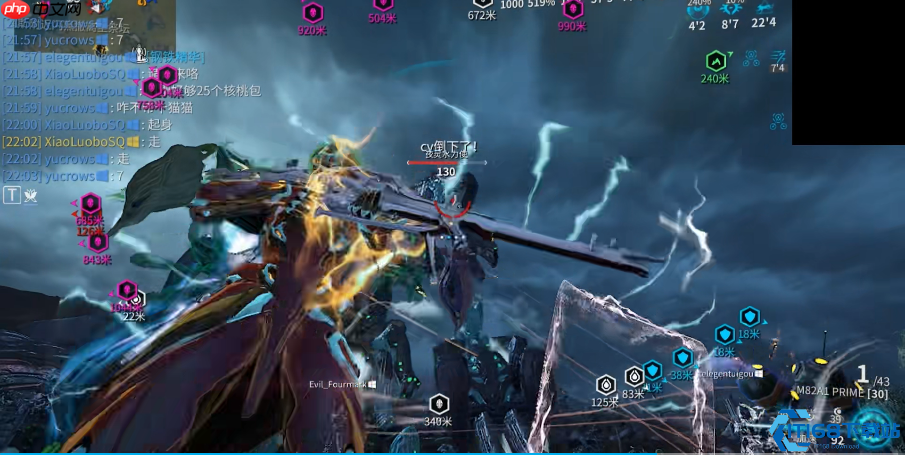Screen dimensions: 905x455
Task: Click the buff icon showing 22'4 timer
Action: 764,8
